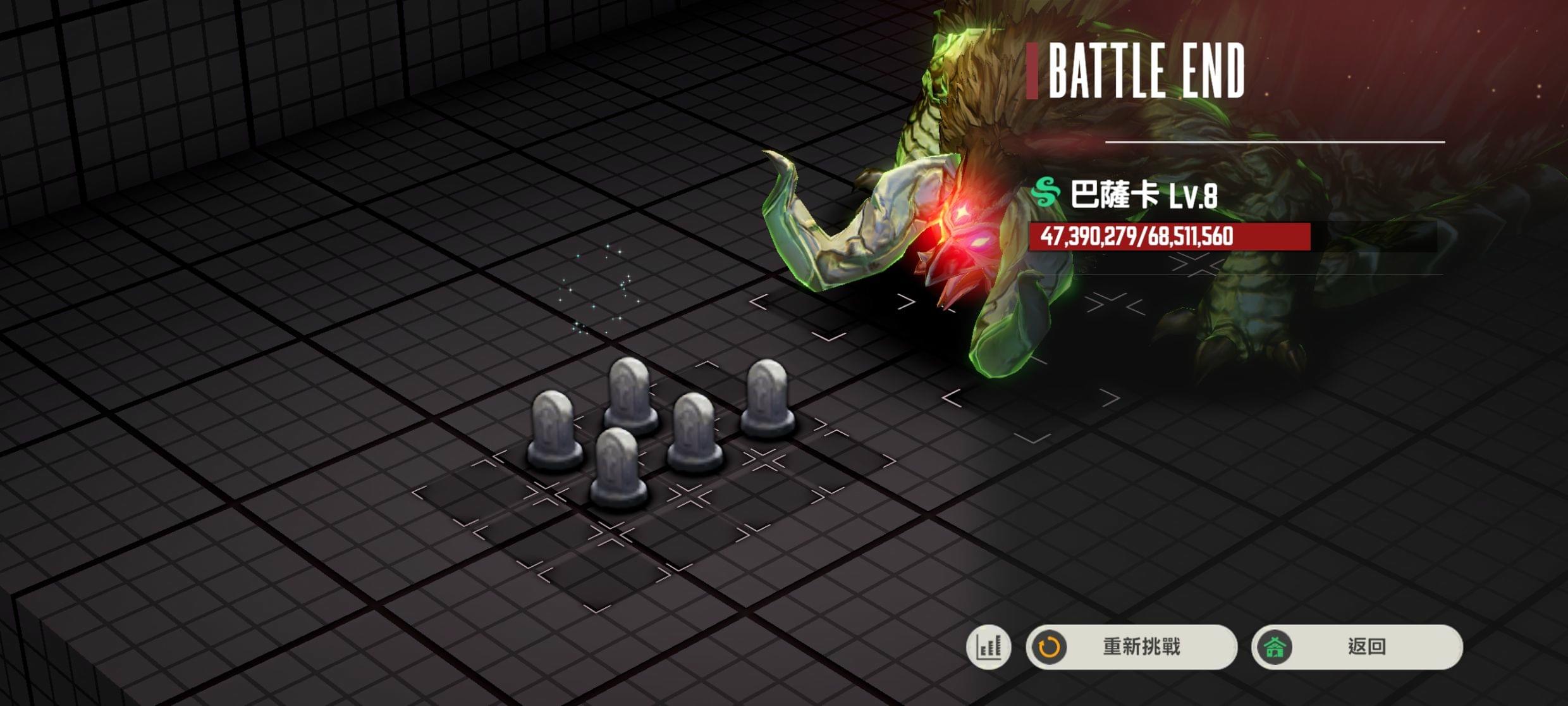Open the battle statistics chart
The width and height of the screenshot is (1568, 706).
989,647
